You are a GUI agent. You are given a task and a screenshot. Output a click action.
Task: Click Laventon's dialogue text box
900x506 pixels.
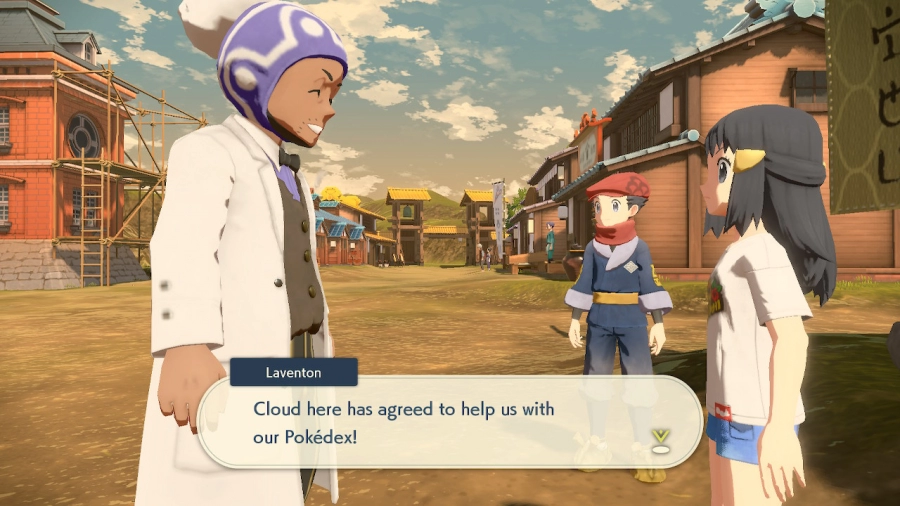click(450, 422)
